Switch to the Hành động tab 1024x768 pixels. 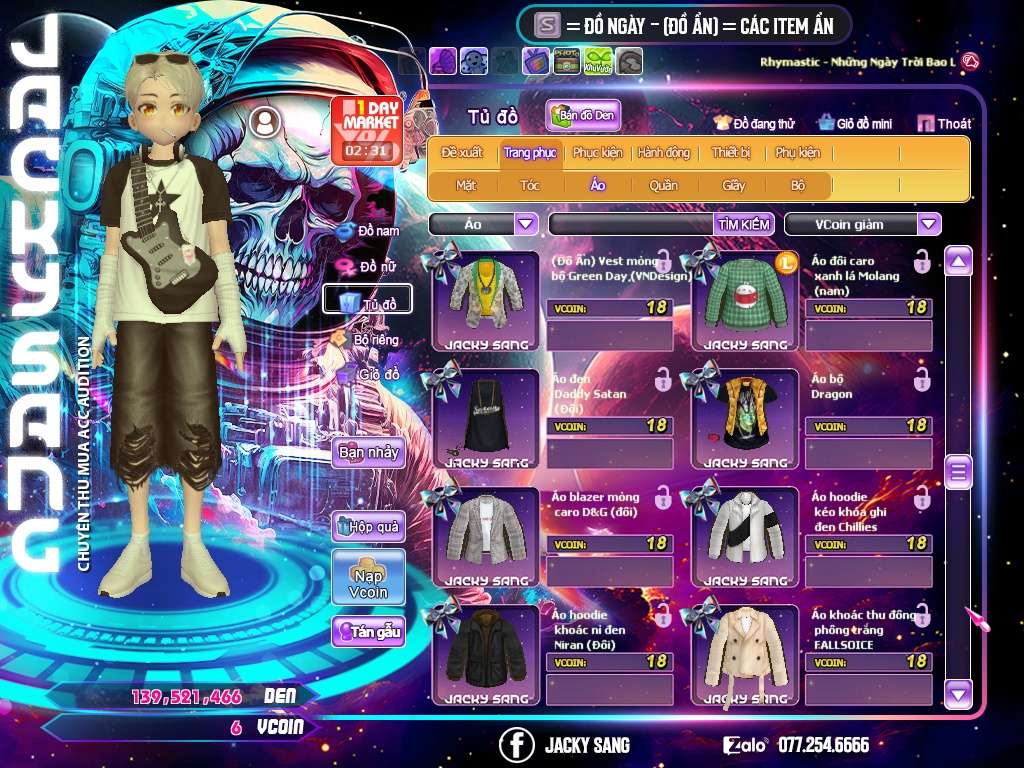(664, 153)
